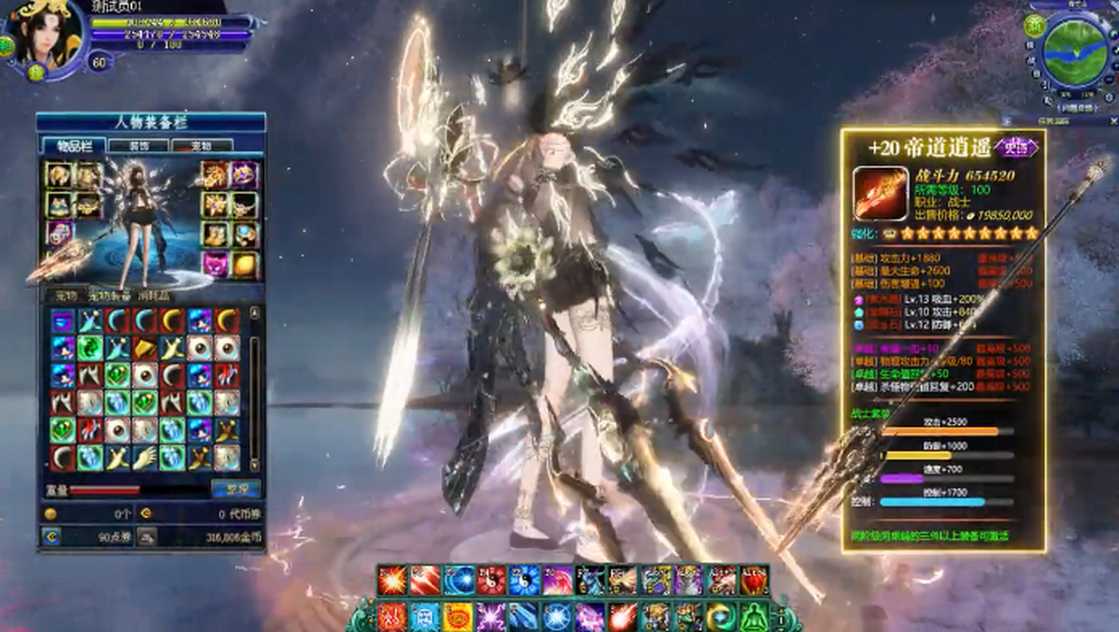
Task: Click the 整理 sort inventory button
Action: point(235,489)
